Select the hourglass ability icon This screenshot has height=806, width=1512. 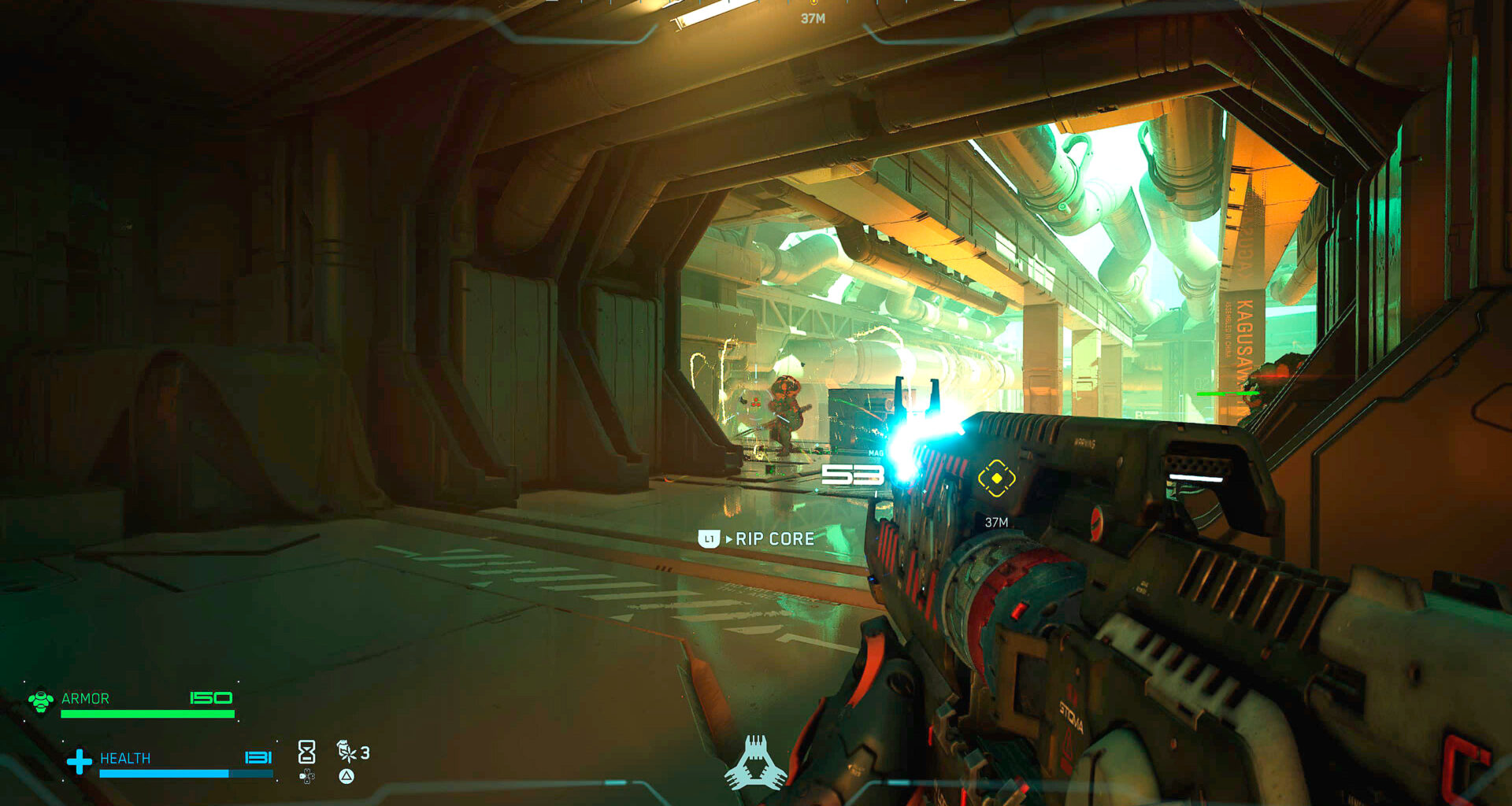click(x=306, y=752)
